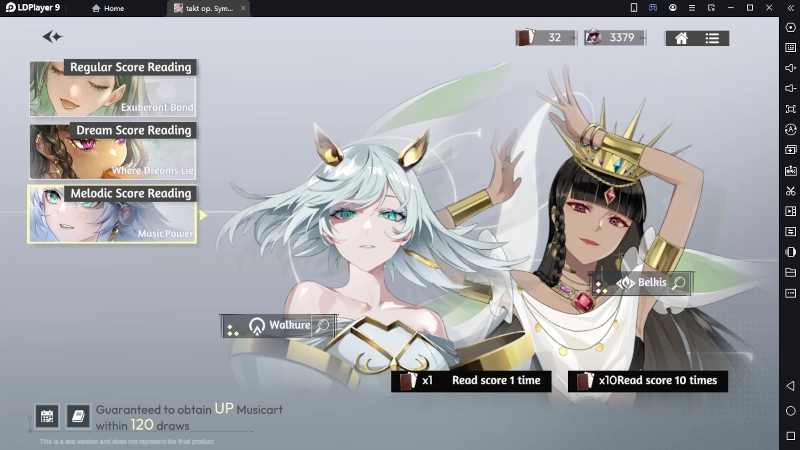
Task: Read score 1 time
Action: (470, 381)
